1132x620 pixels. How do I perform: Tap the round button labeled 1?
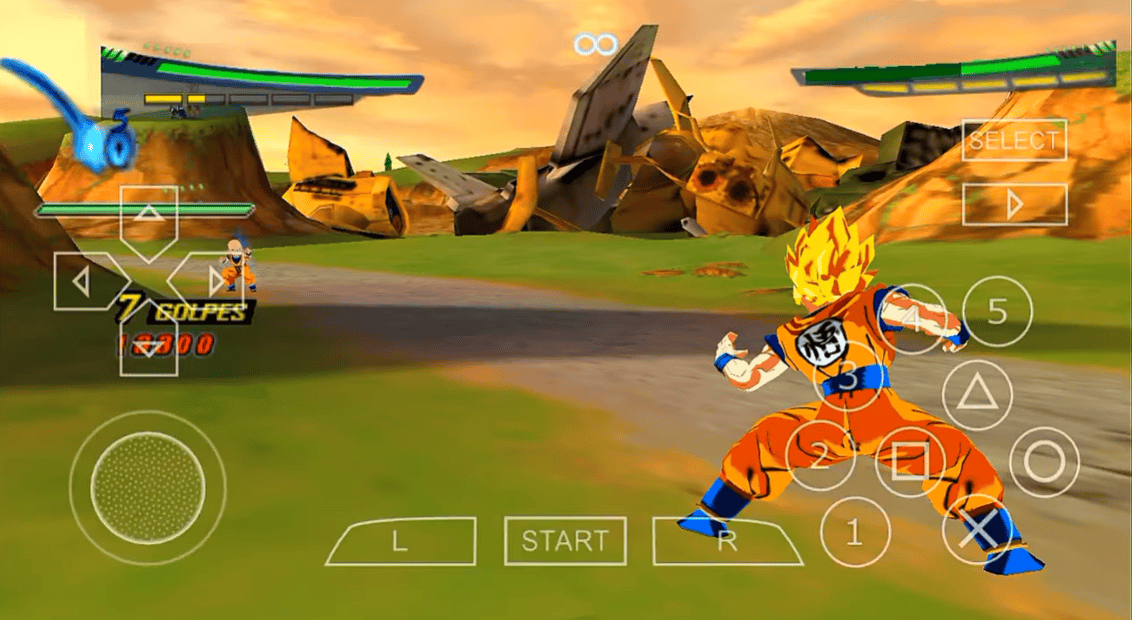(854, 532)
